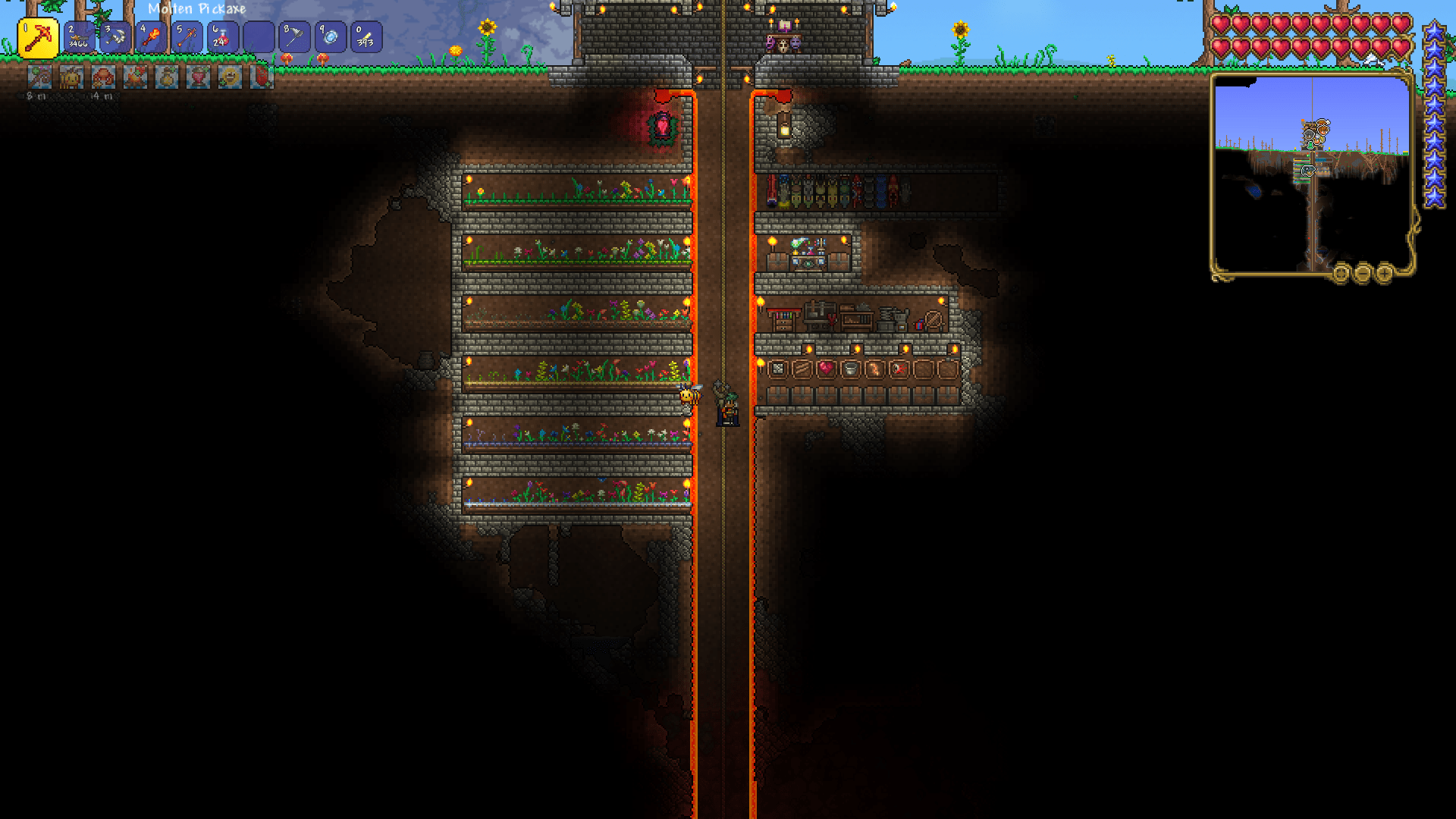
Task: Click the minimap zoom out minus button
Action: 1363,274
